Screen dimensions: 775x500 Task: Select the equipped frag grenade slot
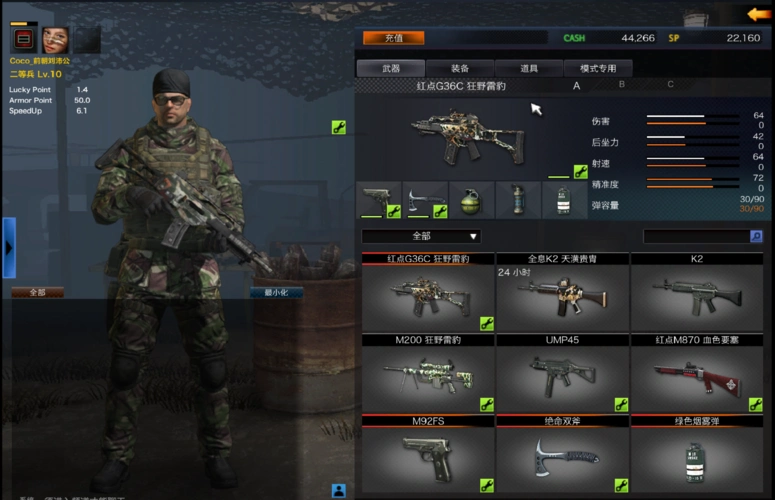[472, 199]
